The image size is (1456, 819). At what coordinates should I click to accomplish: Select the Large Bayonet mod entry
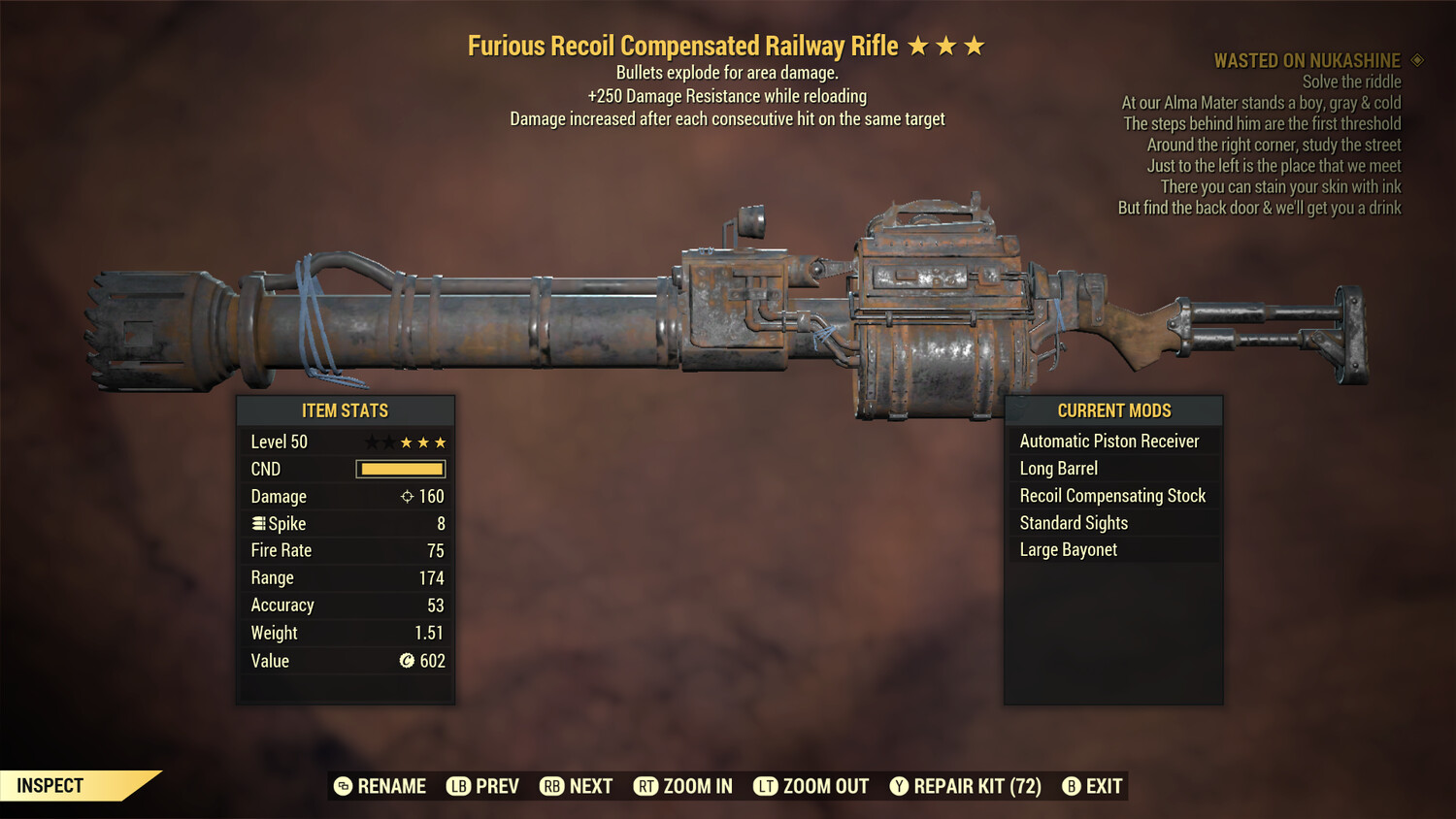point(1068,549)
